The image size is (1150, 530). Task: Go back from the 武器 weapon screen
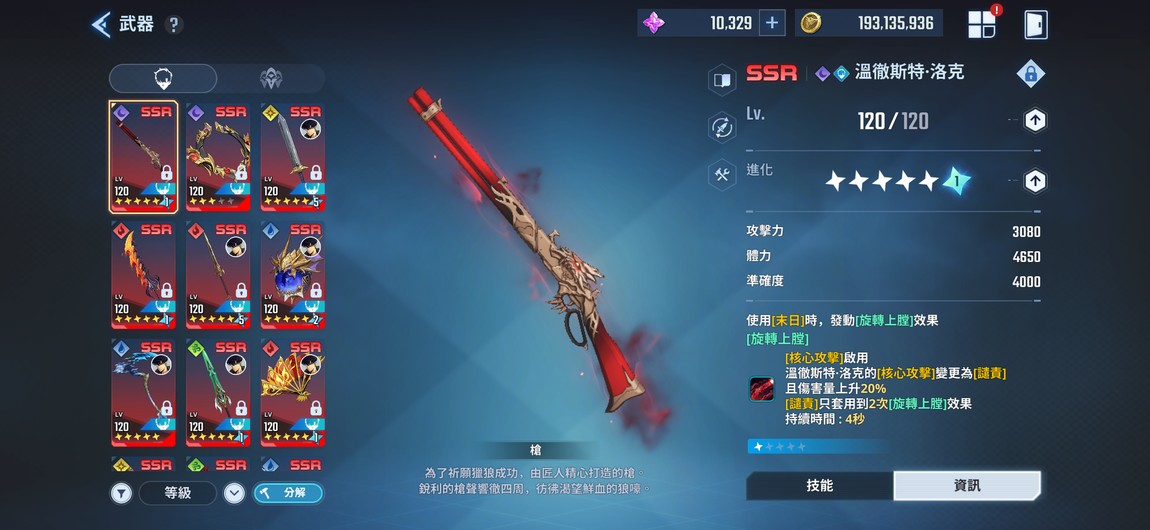click(x=102, y=24)
